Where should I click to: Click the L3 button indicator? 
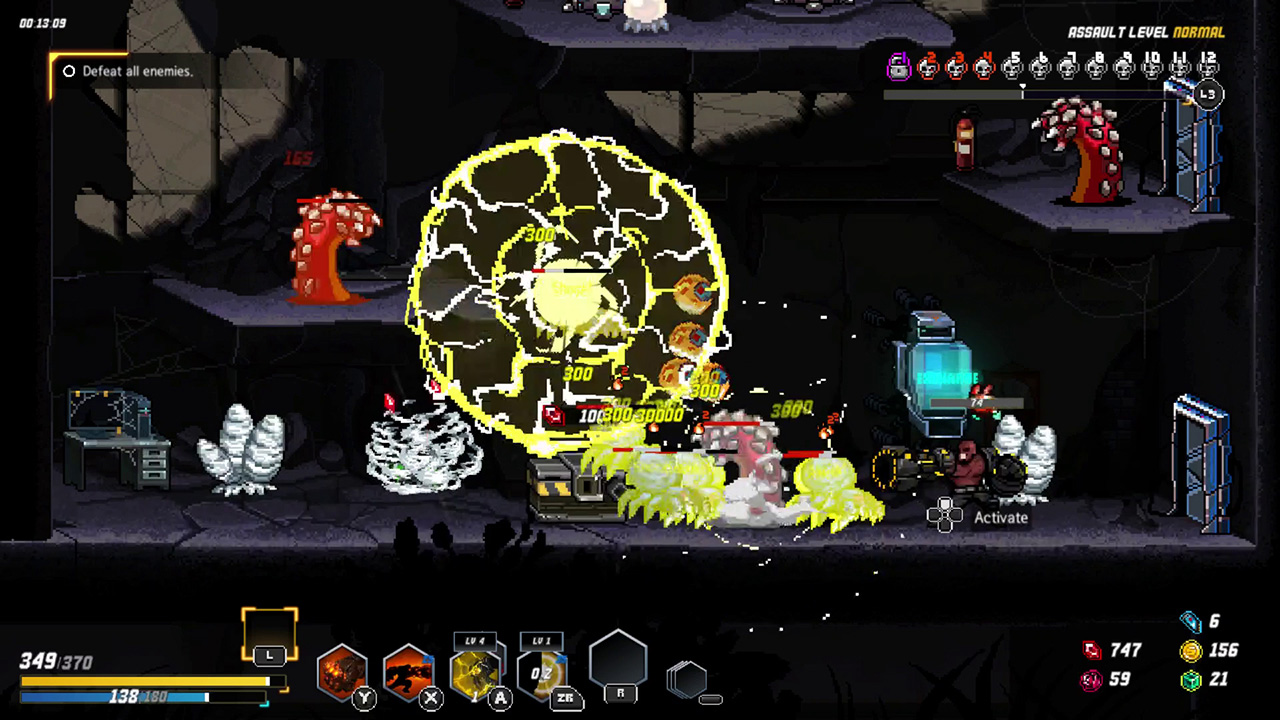1207,93
